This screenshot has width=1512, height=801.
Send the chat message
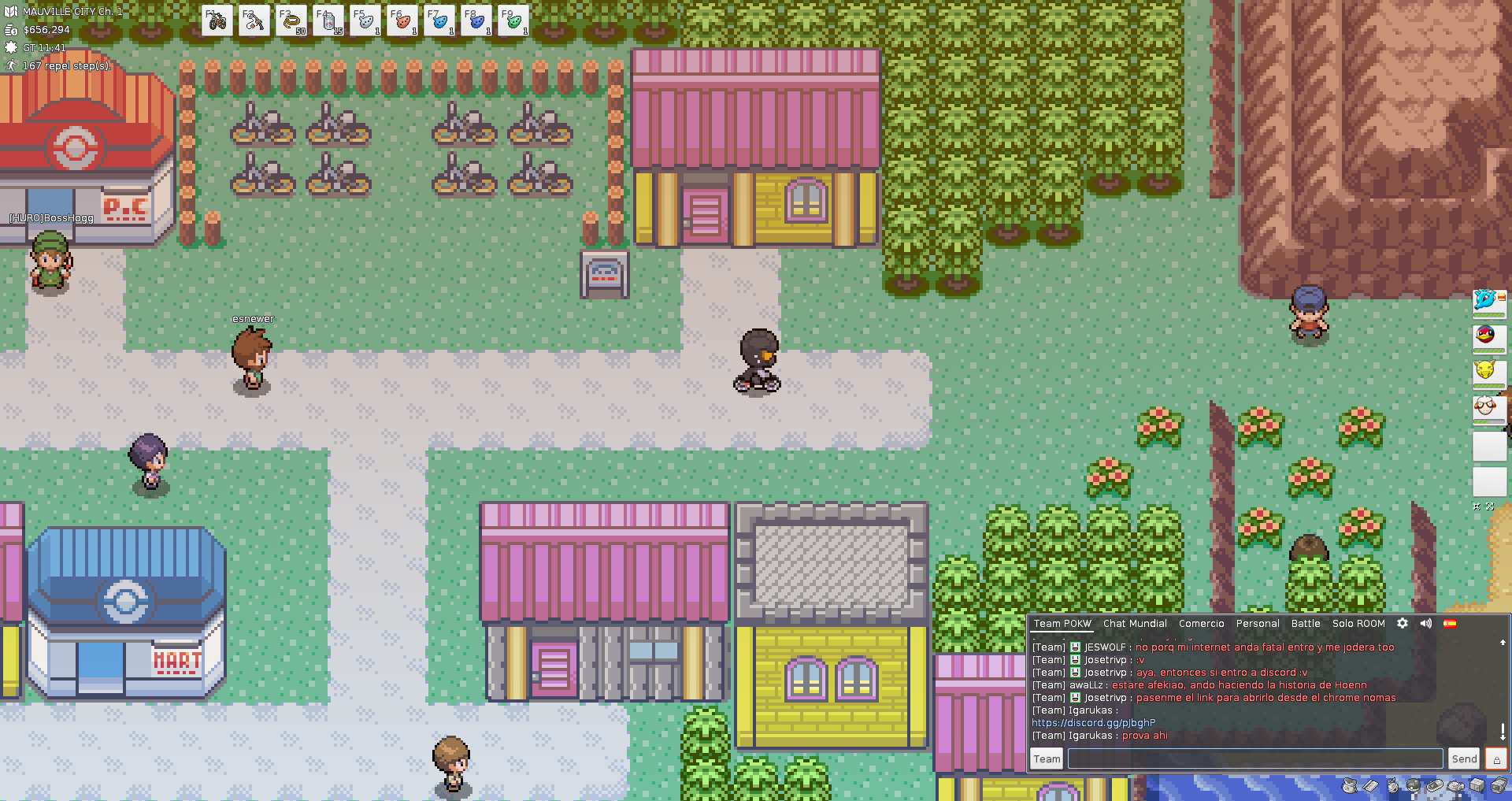tap(1464, 758)
